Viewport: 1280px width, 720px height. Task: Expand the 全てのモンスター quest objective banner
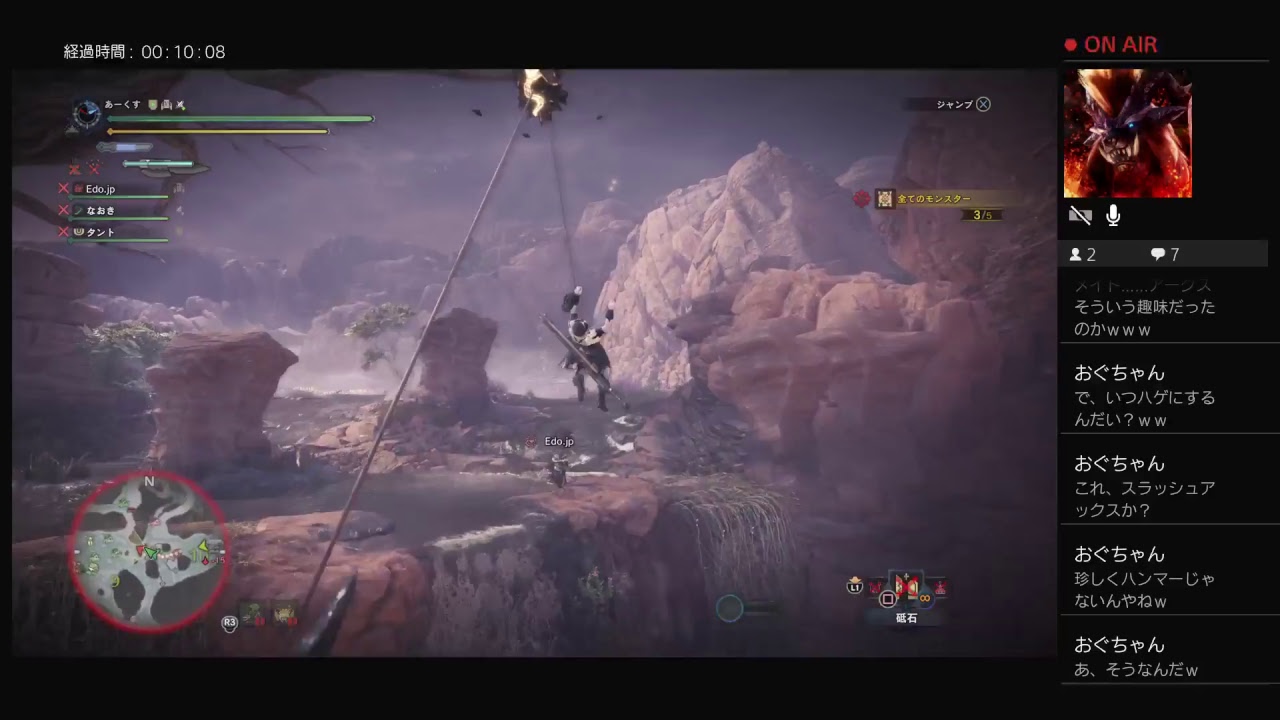tap(933, 199)
